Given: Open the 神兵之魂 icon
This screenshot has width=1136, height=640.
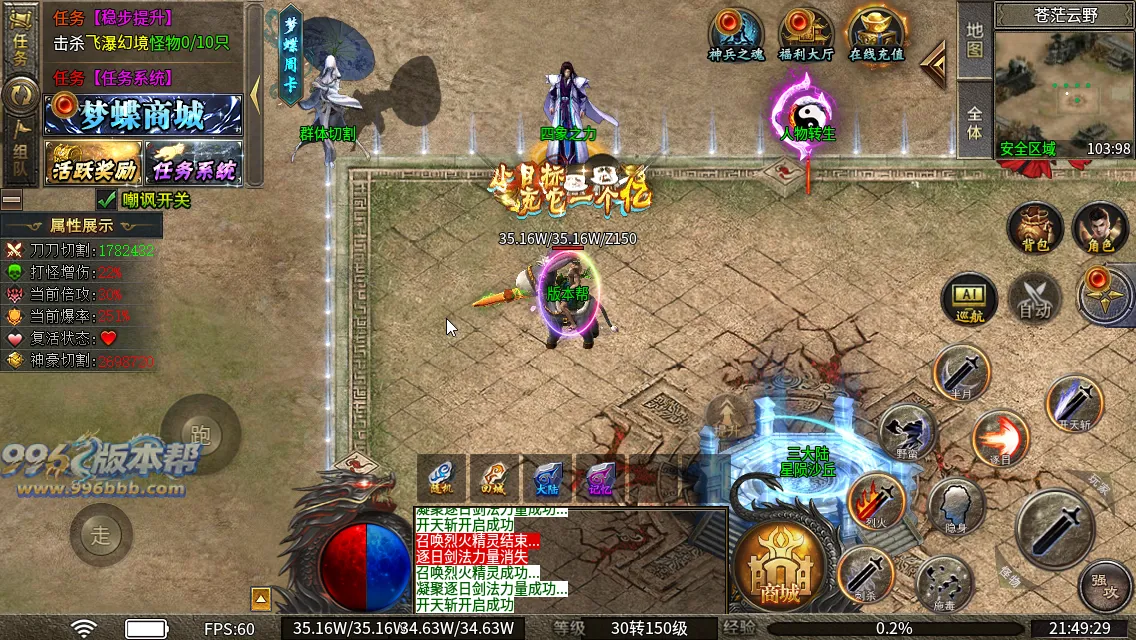Looking at the screenshot, I should (x=736, y=34).
